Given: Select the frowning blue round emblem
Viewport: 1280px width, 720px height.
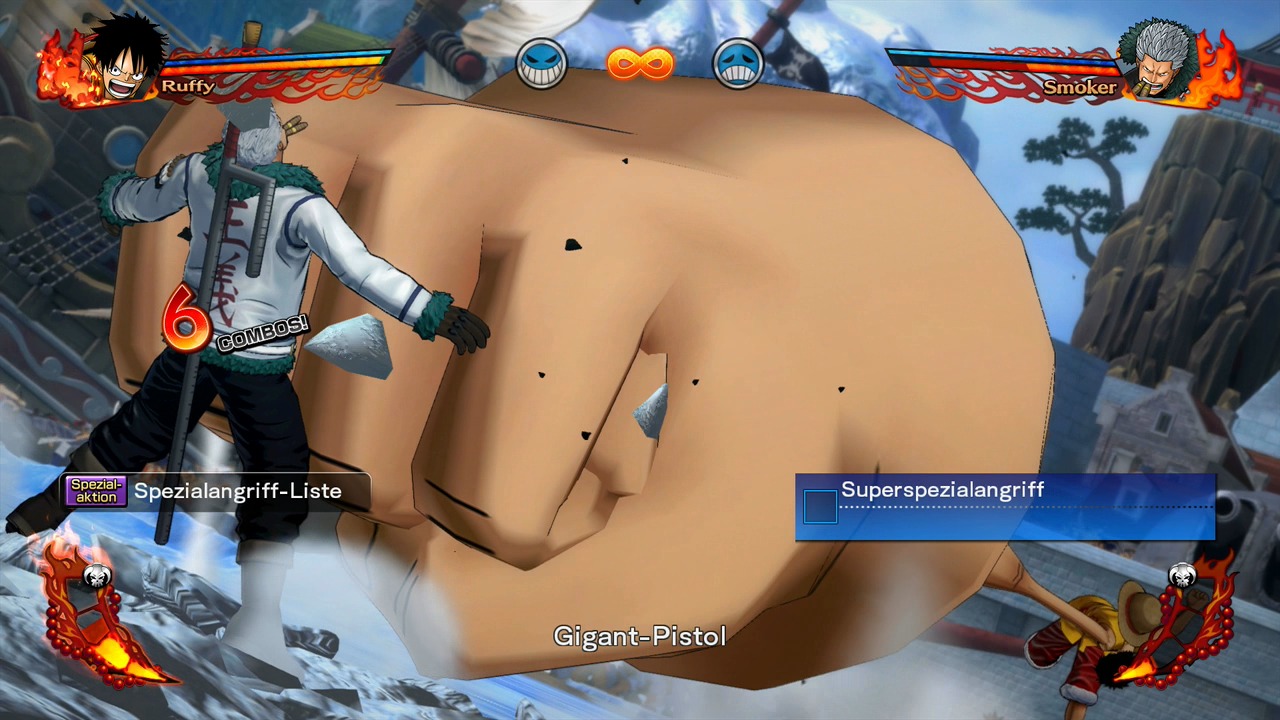Looking at the screenshot, I should tap(738, 63).
